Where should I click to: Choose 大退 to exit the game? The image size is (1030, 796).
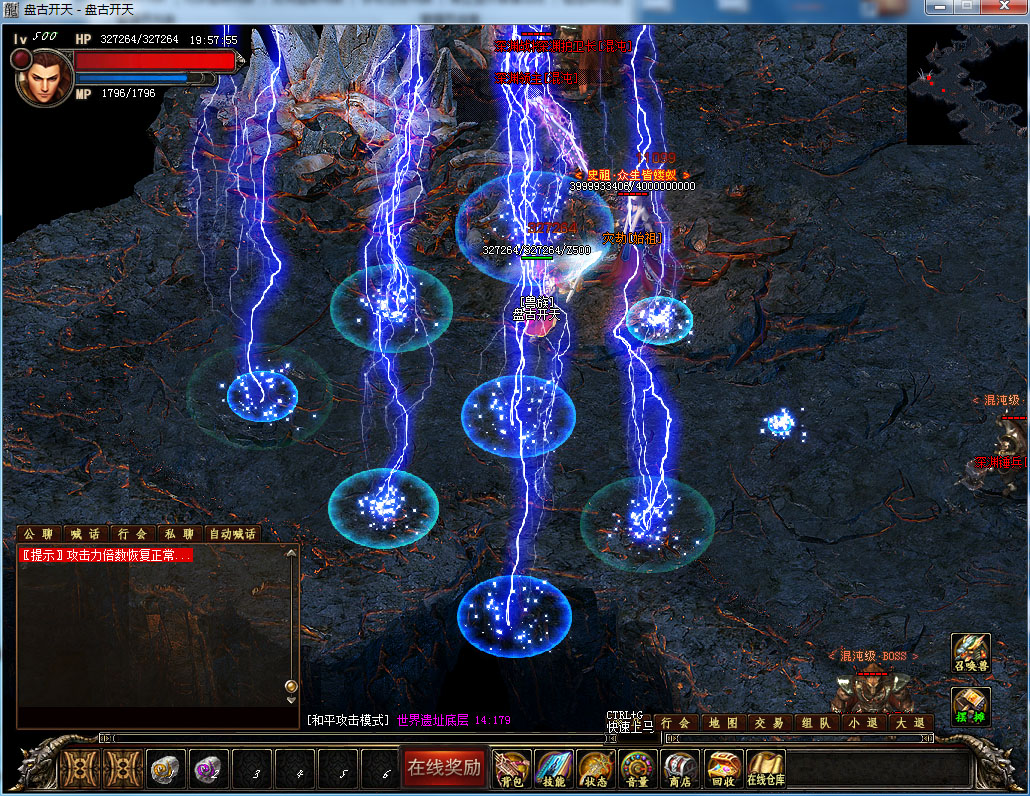pyautogui.click(x=910, y=722)
